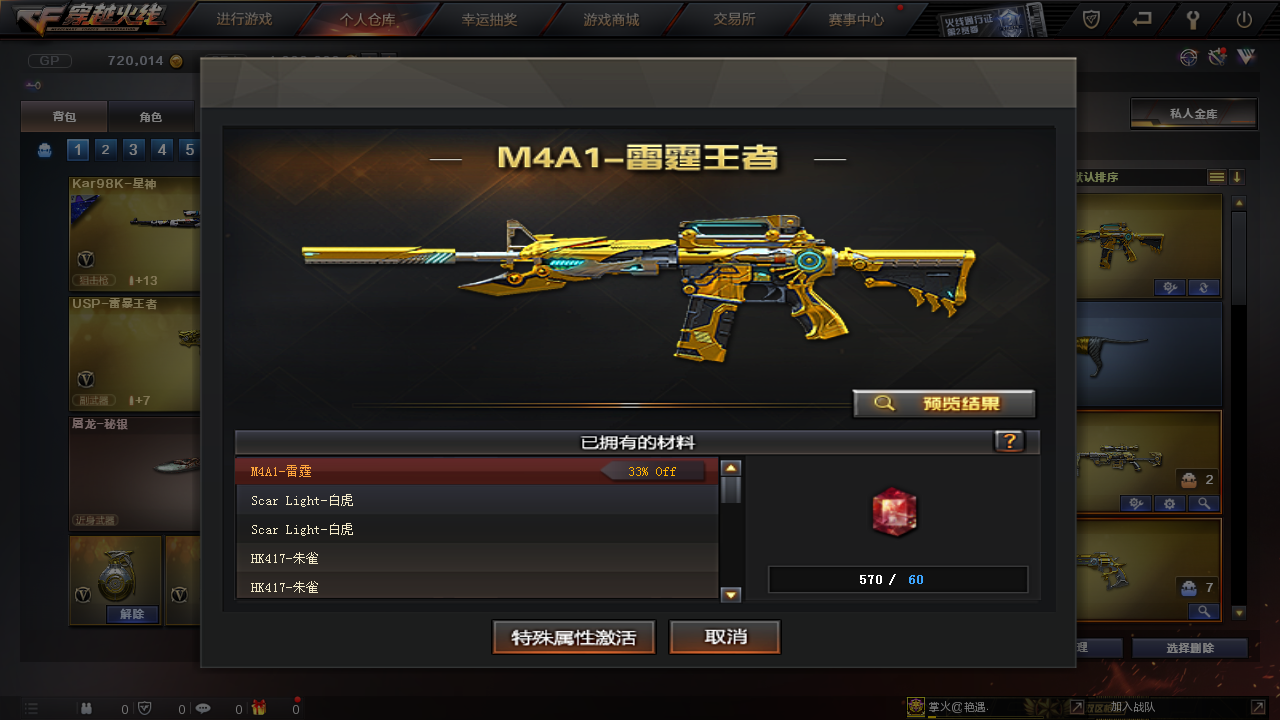This screenshot has width=1280, height=720.
Task: Switch to 个人仓库 personal warehouse
Action: click(367, 19)
